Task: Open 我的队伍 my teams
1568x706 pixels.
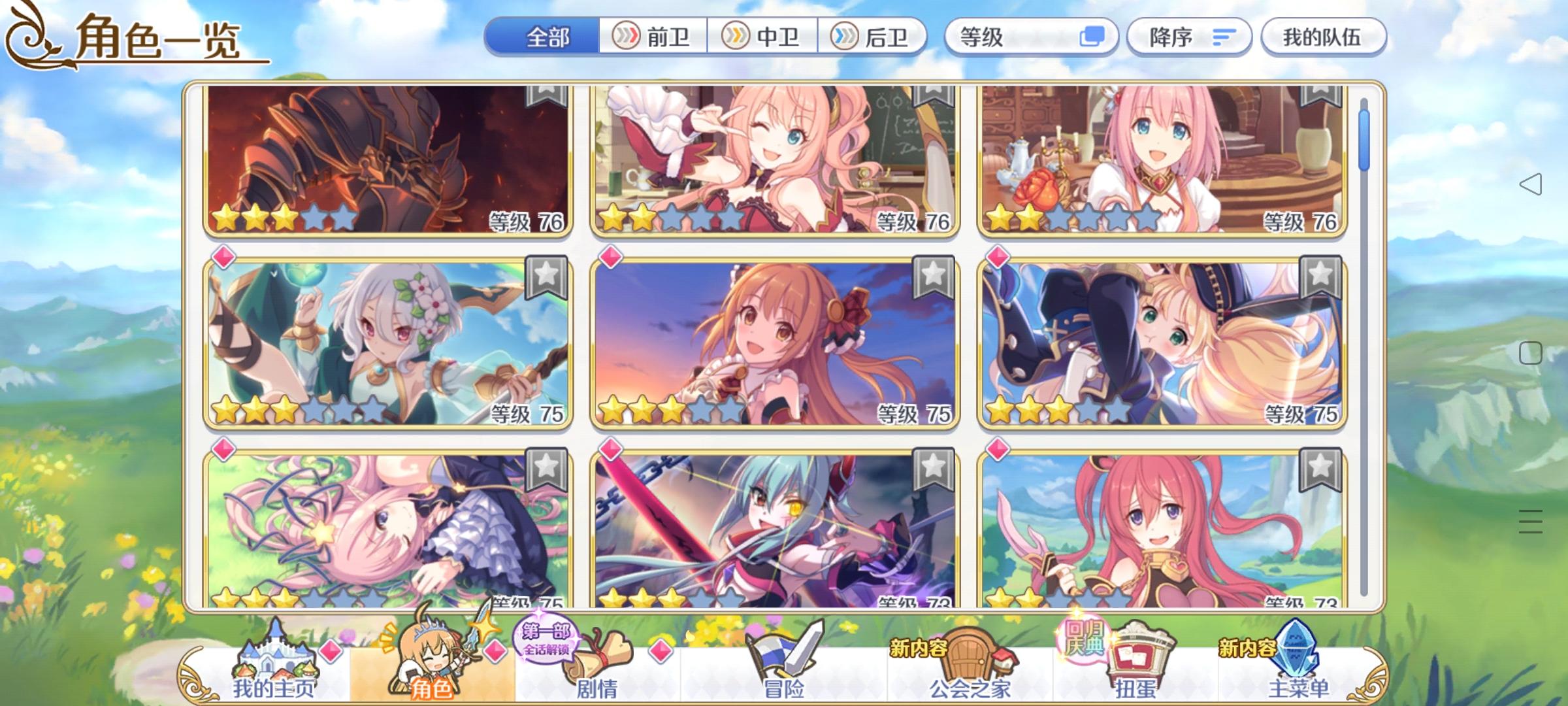Action: click(1324, 38)
